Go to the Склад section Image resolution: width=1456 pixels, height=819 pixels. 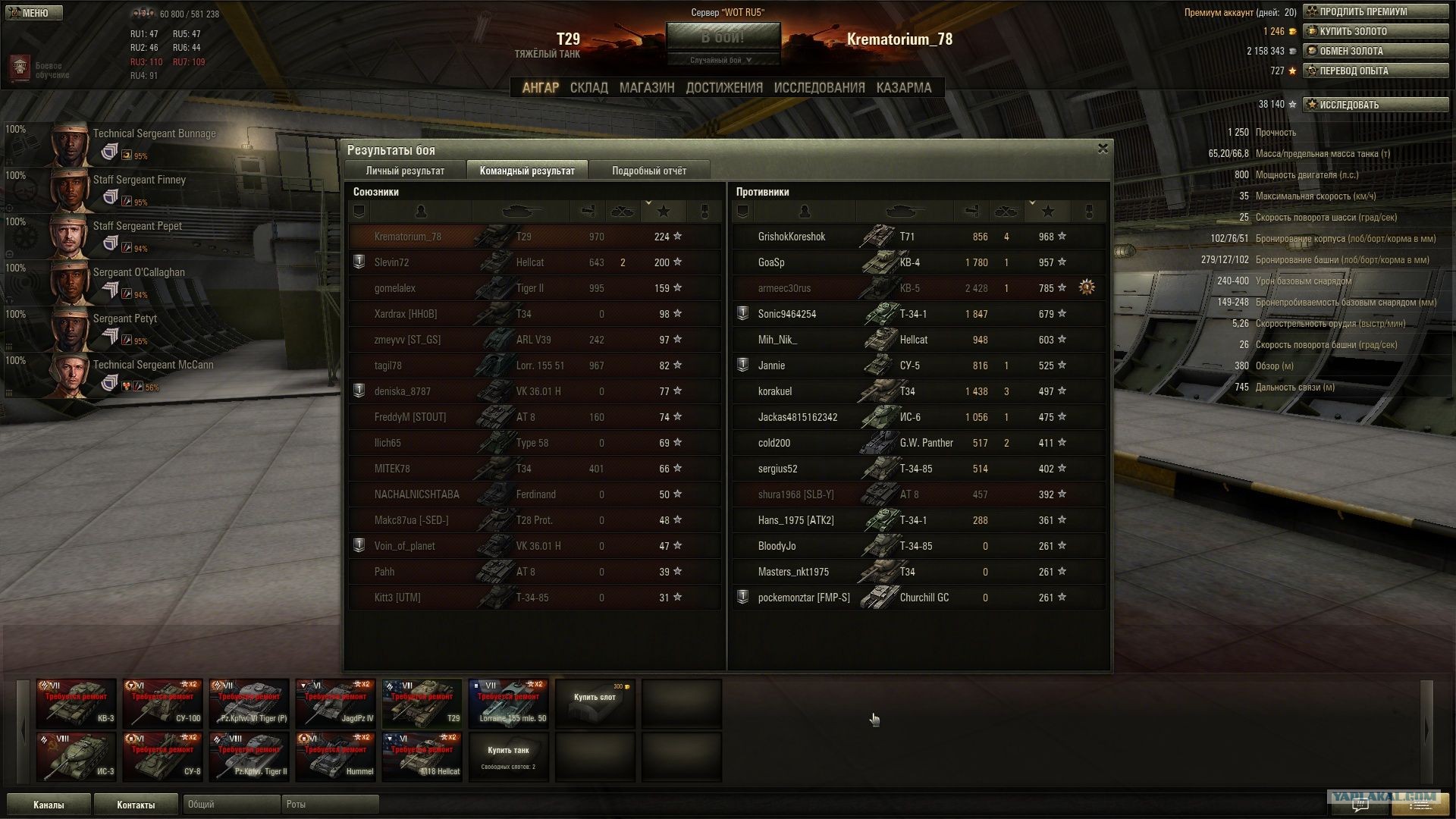(588, 88)
